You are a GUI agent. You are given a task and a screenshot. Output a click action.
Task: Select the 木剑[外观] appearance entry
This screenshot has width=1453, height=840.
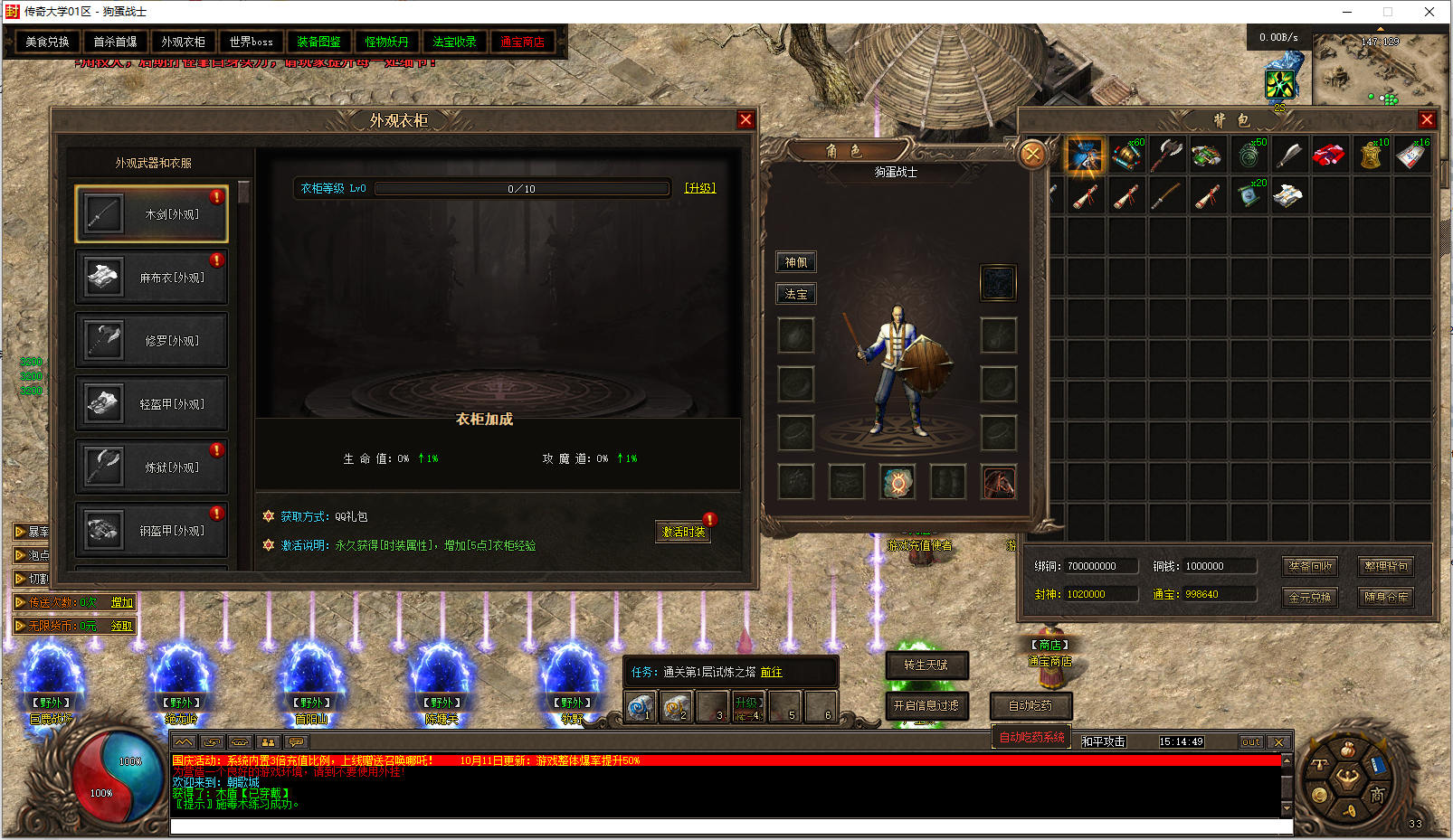(152, 214)
